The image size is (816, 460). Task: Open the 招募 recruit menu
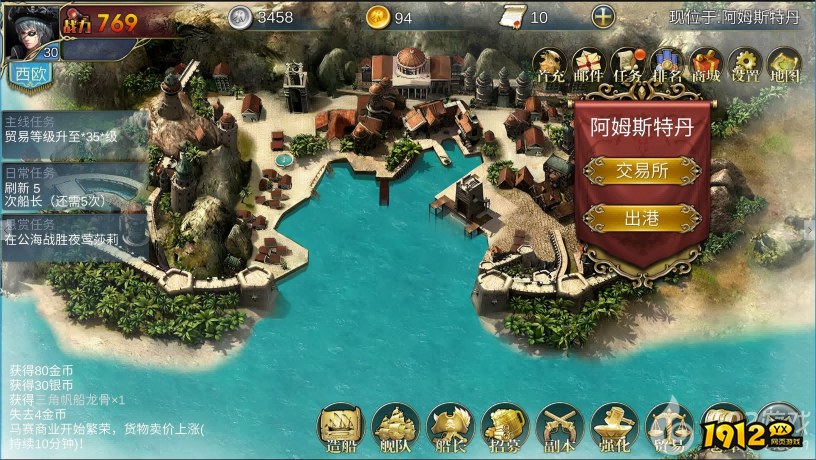coord(504,427)
